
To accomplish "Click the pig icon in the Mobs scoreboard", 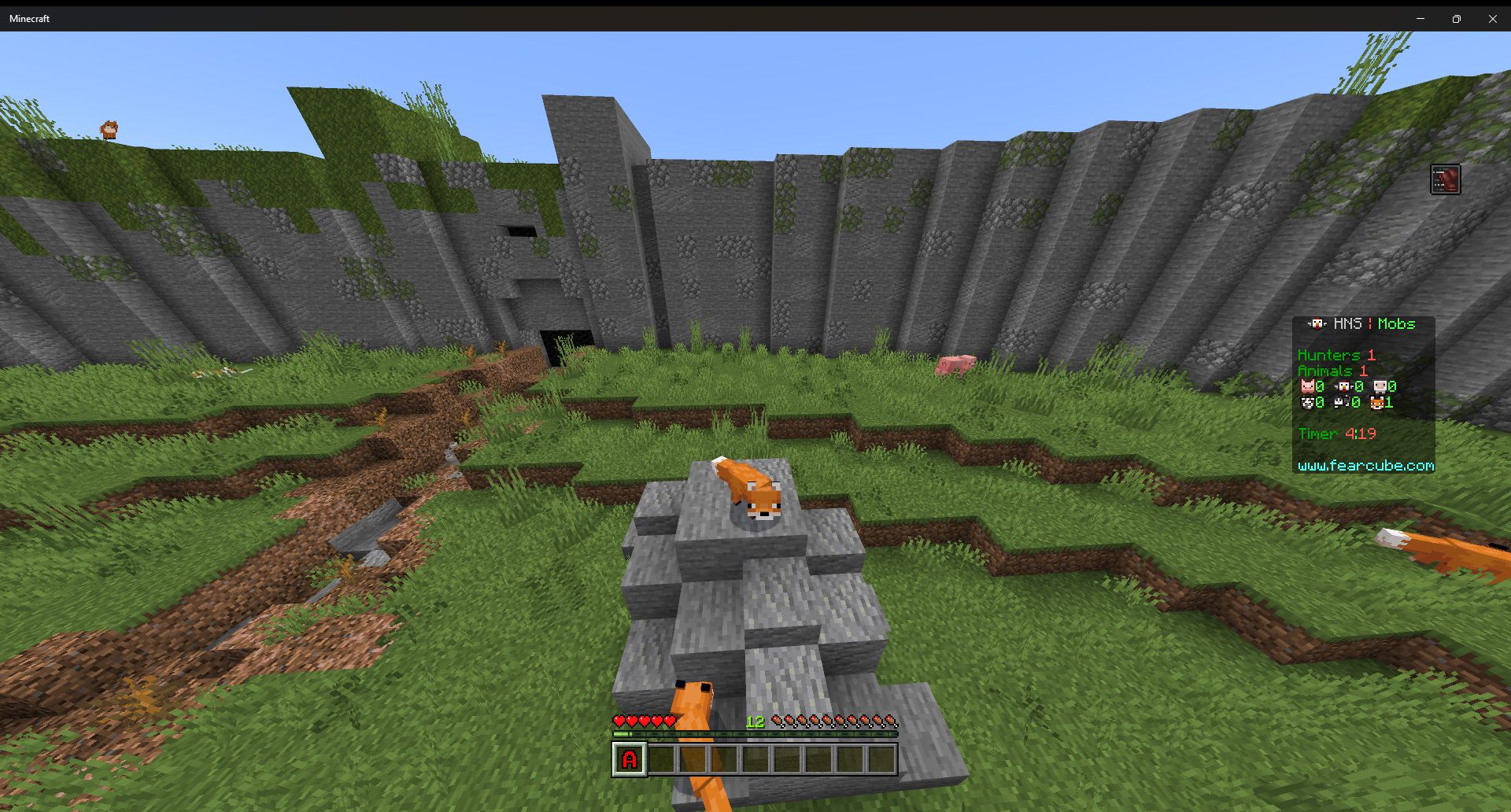I will pyautogui.click(x=1307, y=386).
